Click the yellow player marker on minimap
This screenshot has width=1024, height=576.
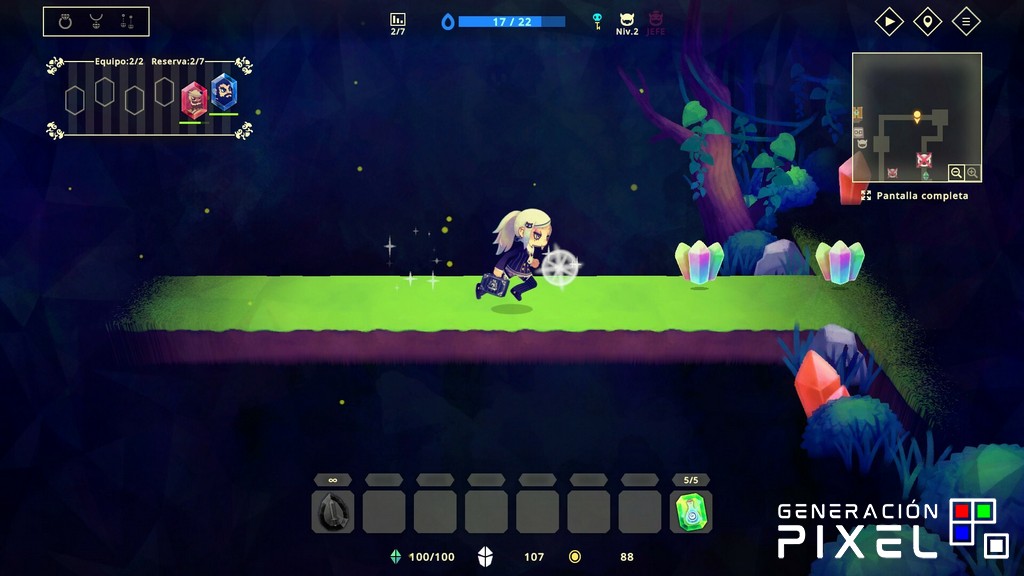click(x=917, y=117)
